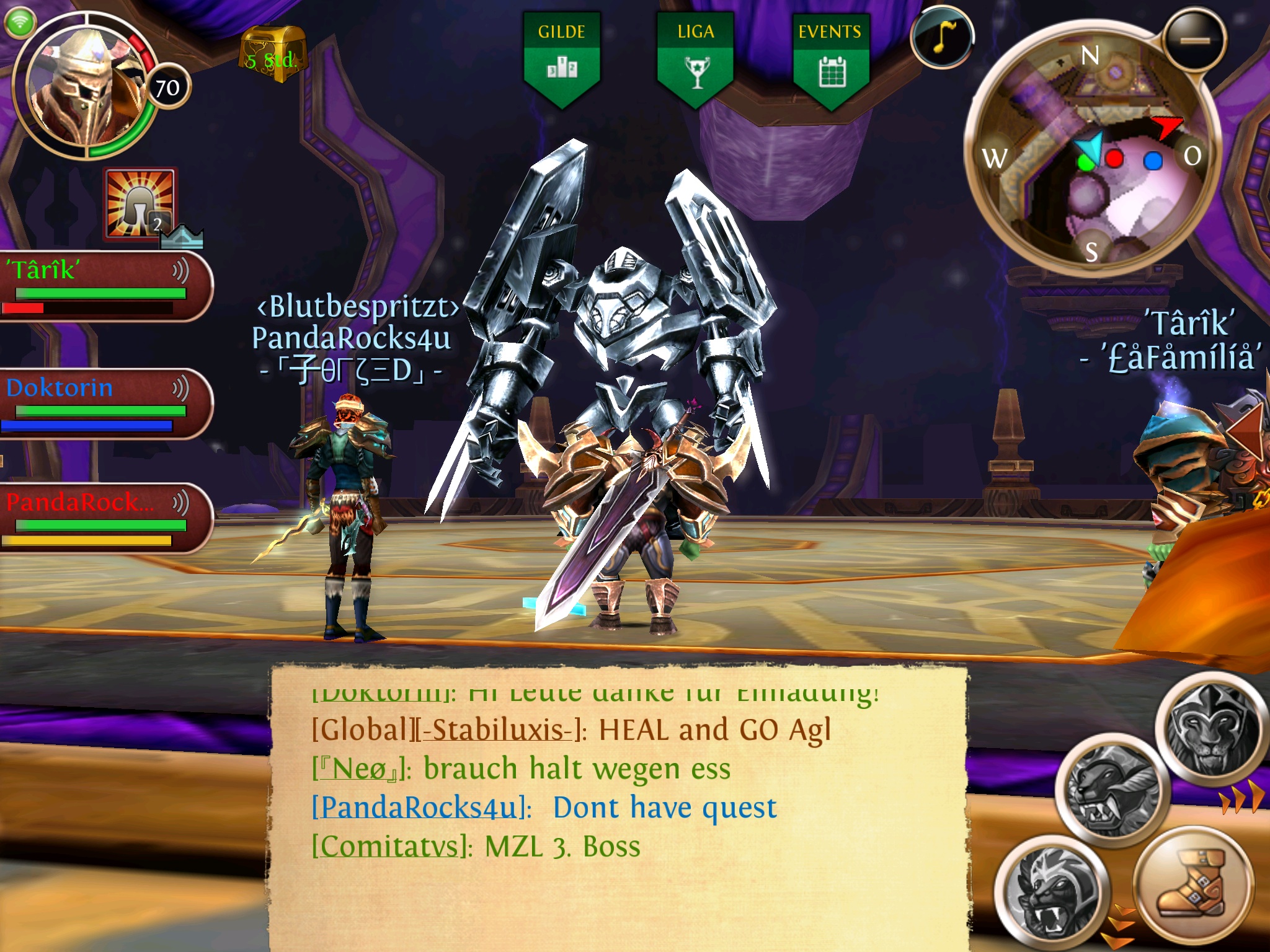
Task: Select the helmet buff icon
Action: coord(140,203)
